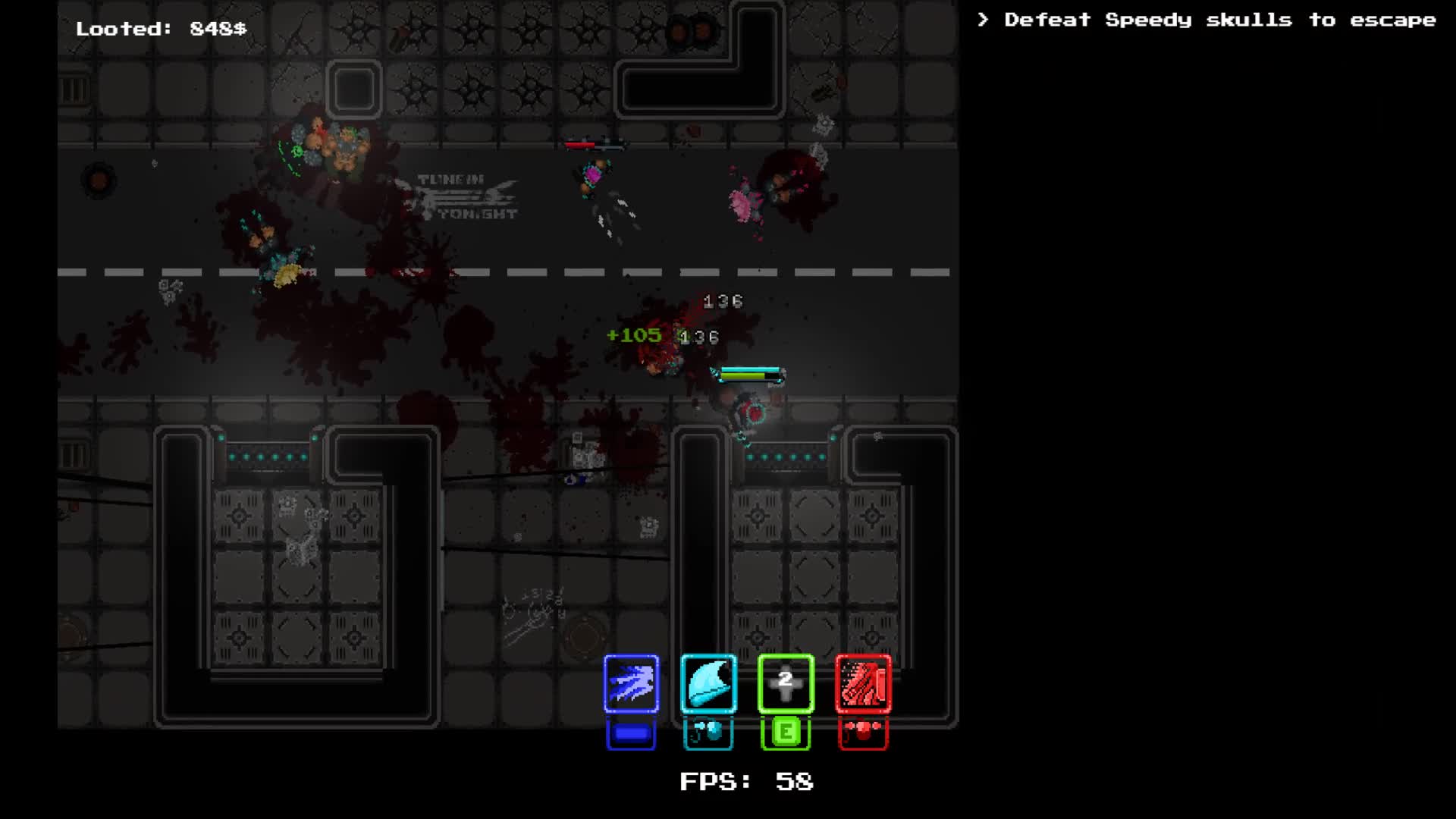The height and width of the screenshot is (819, 1456).
Task: Click the Looted: 848$ money counter
Action: click(162, 29)
